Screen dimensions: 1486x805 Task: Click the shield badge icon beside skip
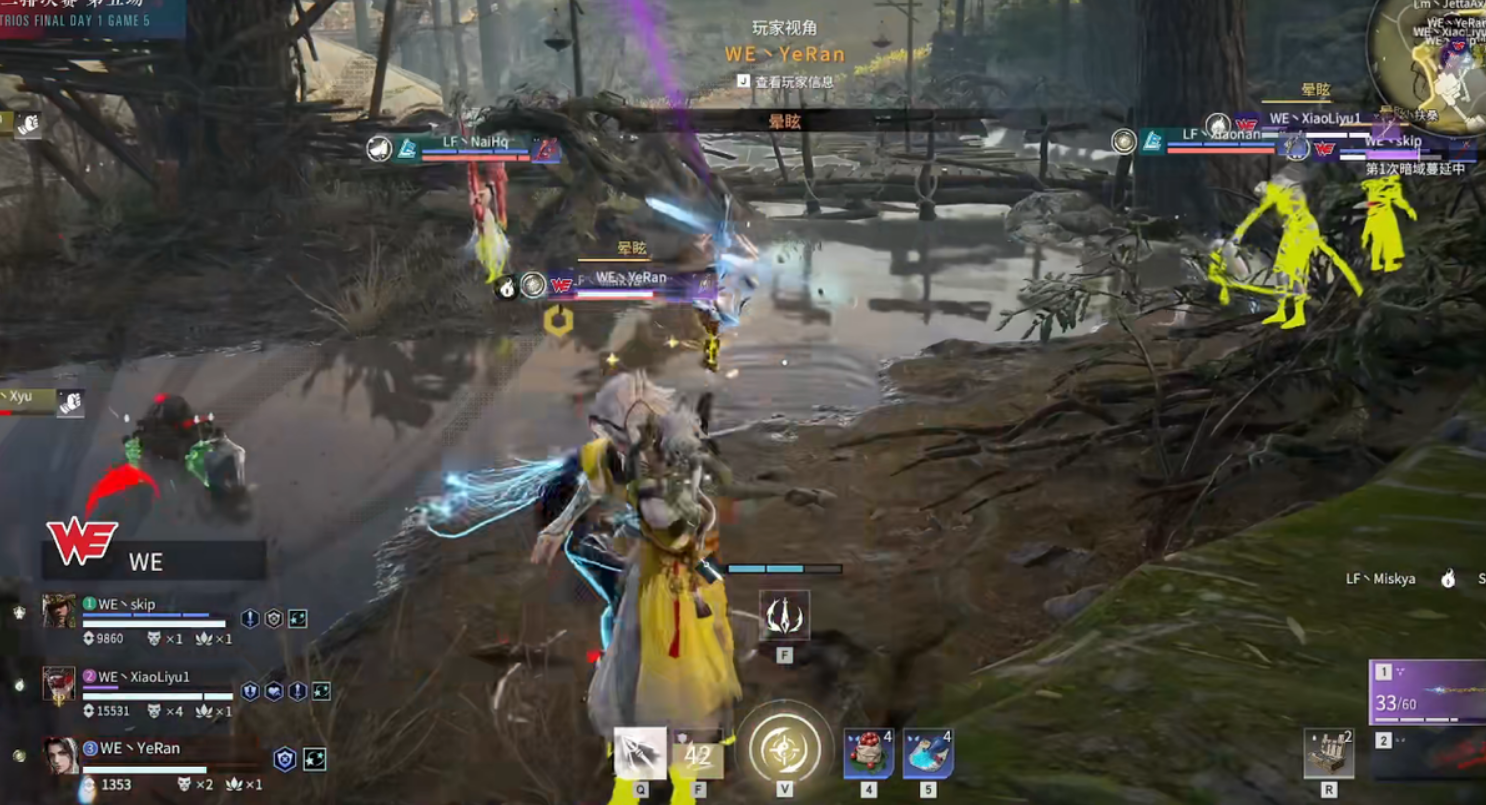(x=274, y=619)
